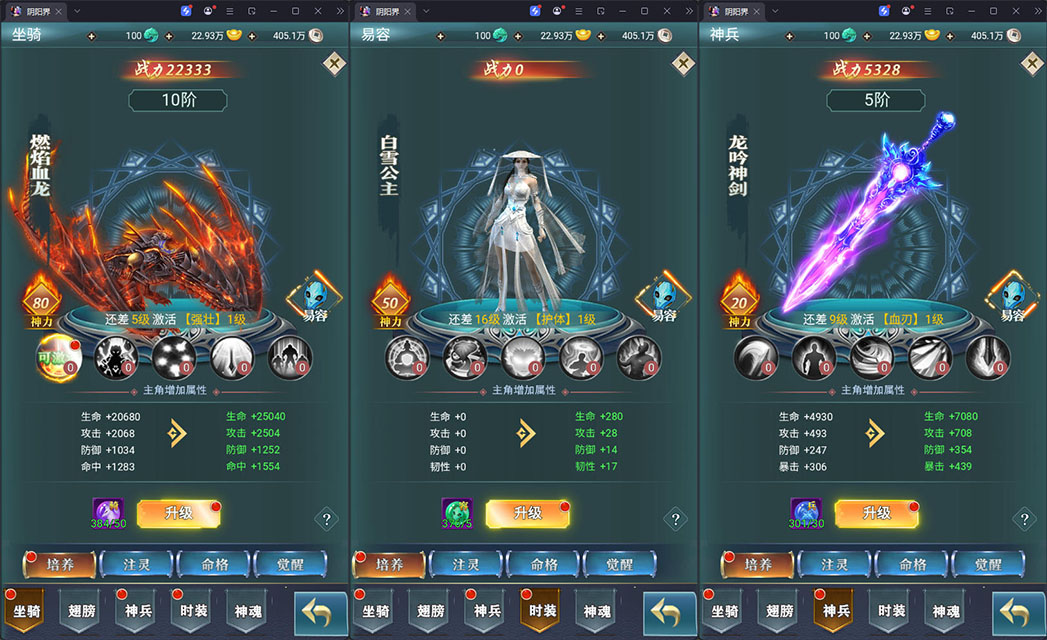
Task: Choose 神魂 in the 易容 panel's bottom bar
Action: pos(597,611)
